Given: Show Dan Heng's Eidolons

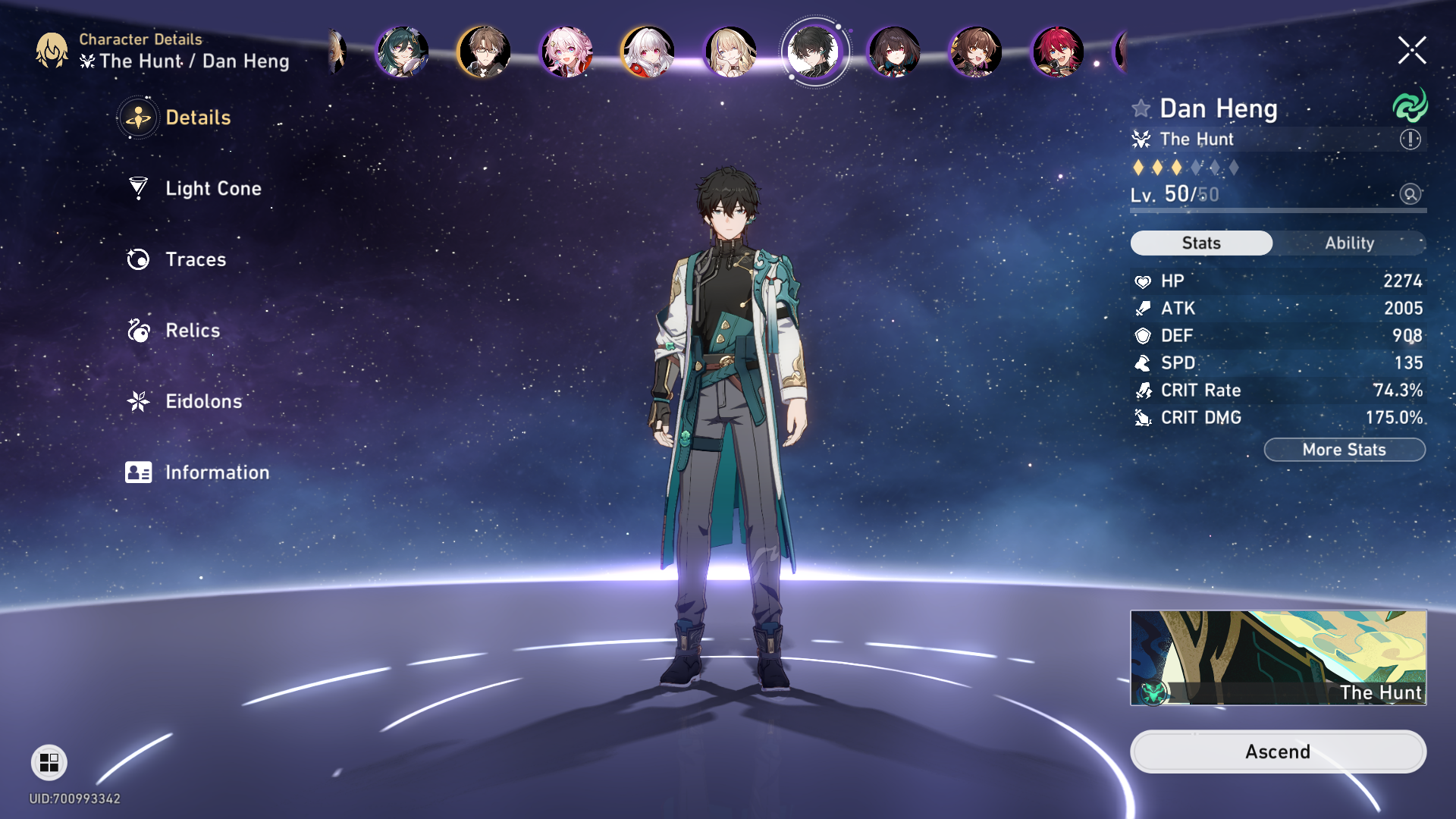Looking at the screenshot, I should [x=203, y=401].
